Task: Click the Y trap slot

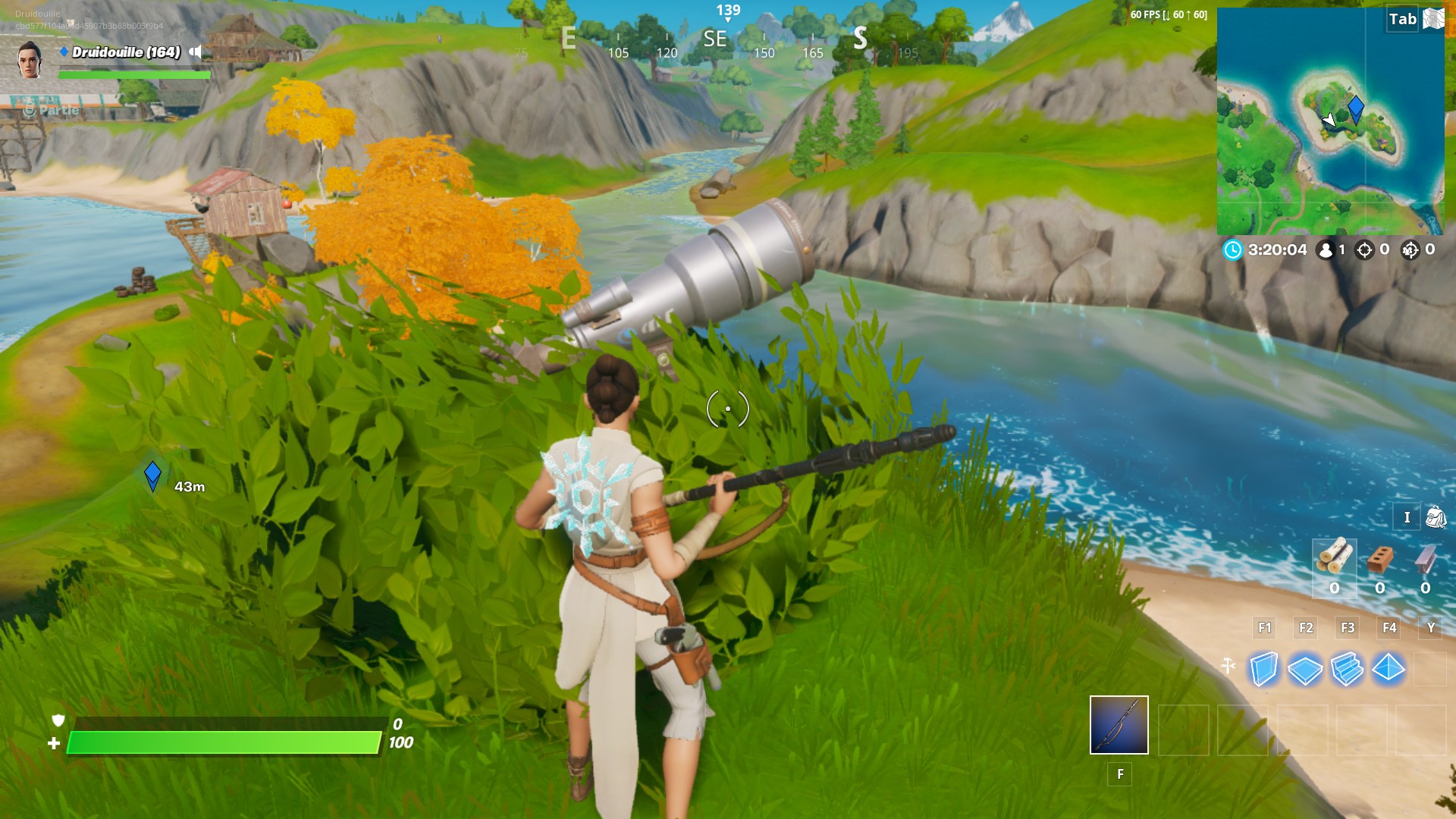Action: pos(1429,628)
